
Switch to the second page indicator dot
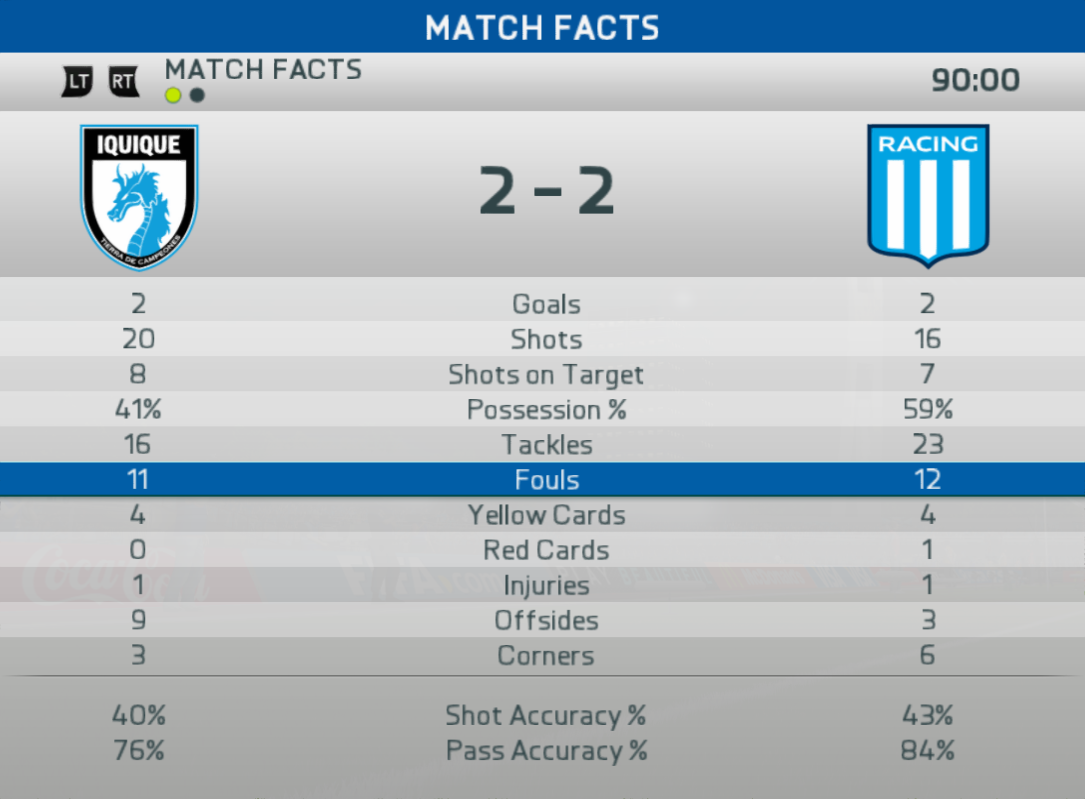[x=198, y=96]
